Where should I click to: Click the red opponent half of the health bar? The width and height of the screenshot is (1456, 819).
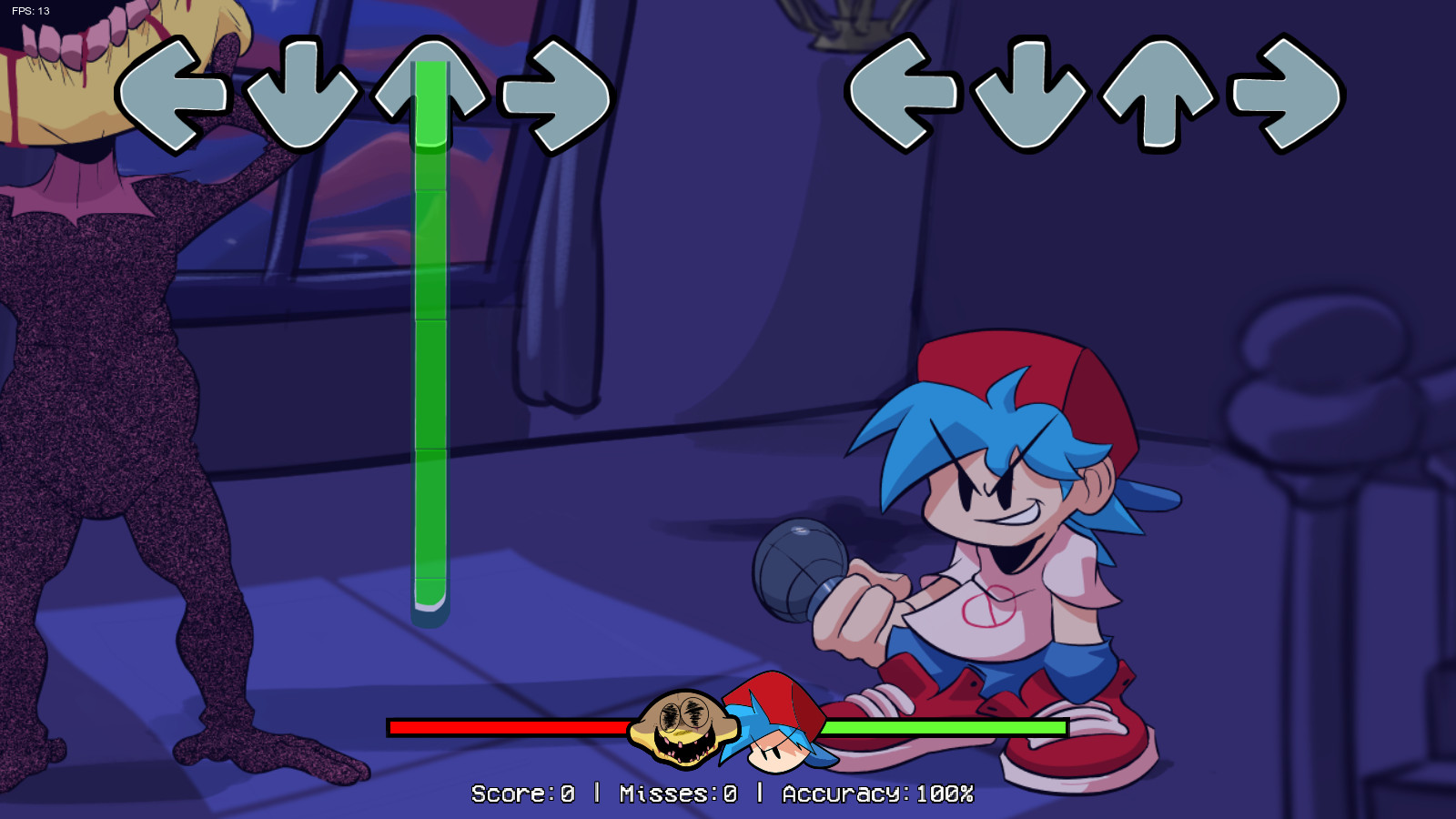(510, 728)
